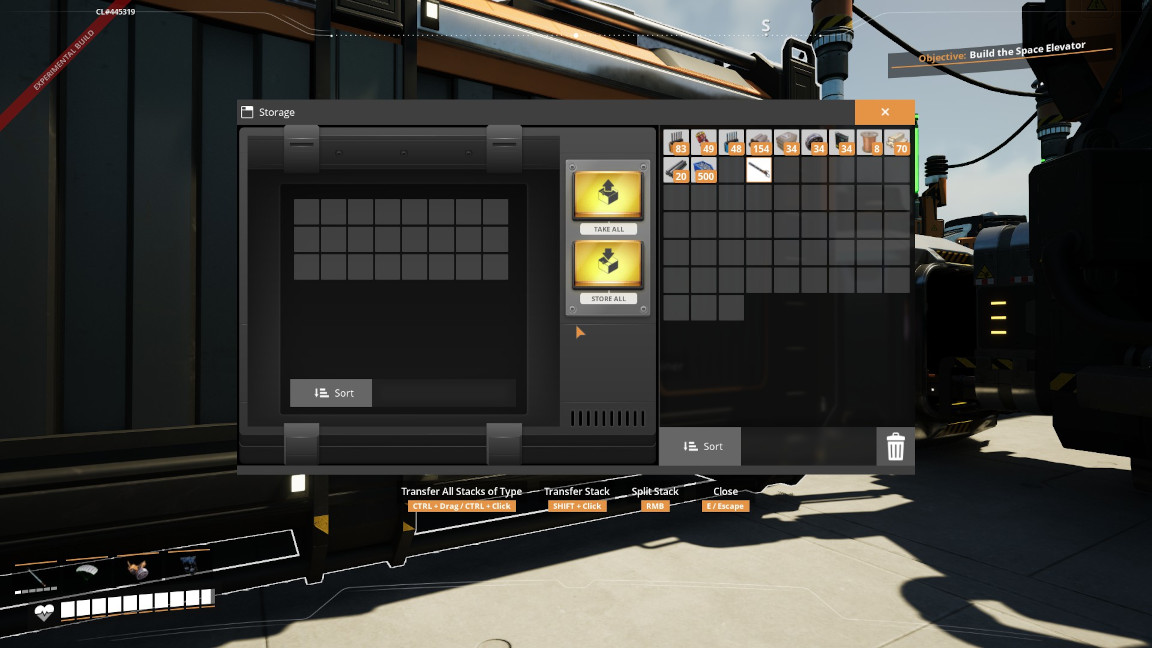Close the Storage window
The height and width of the screenshot is (648, 1152).
click(884, 112)
